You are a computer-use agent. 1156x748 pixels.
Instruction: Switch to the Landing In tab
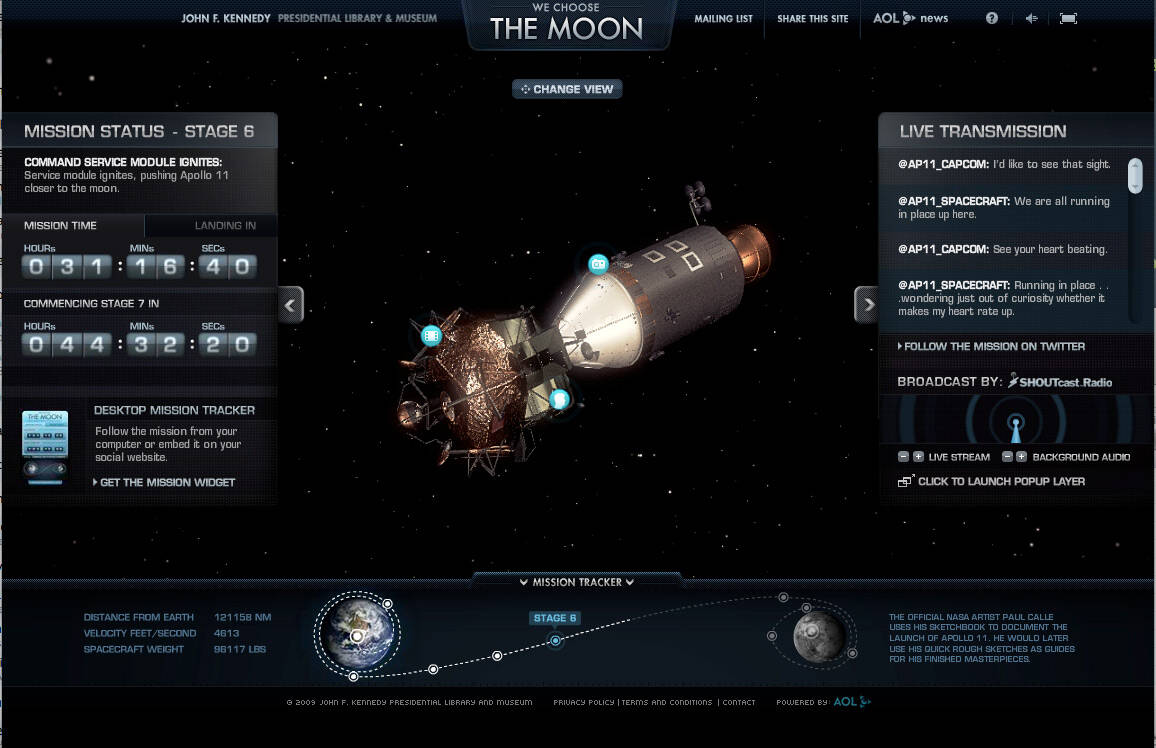tap(225, 225)
